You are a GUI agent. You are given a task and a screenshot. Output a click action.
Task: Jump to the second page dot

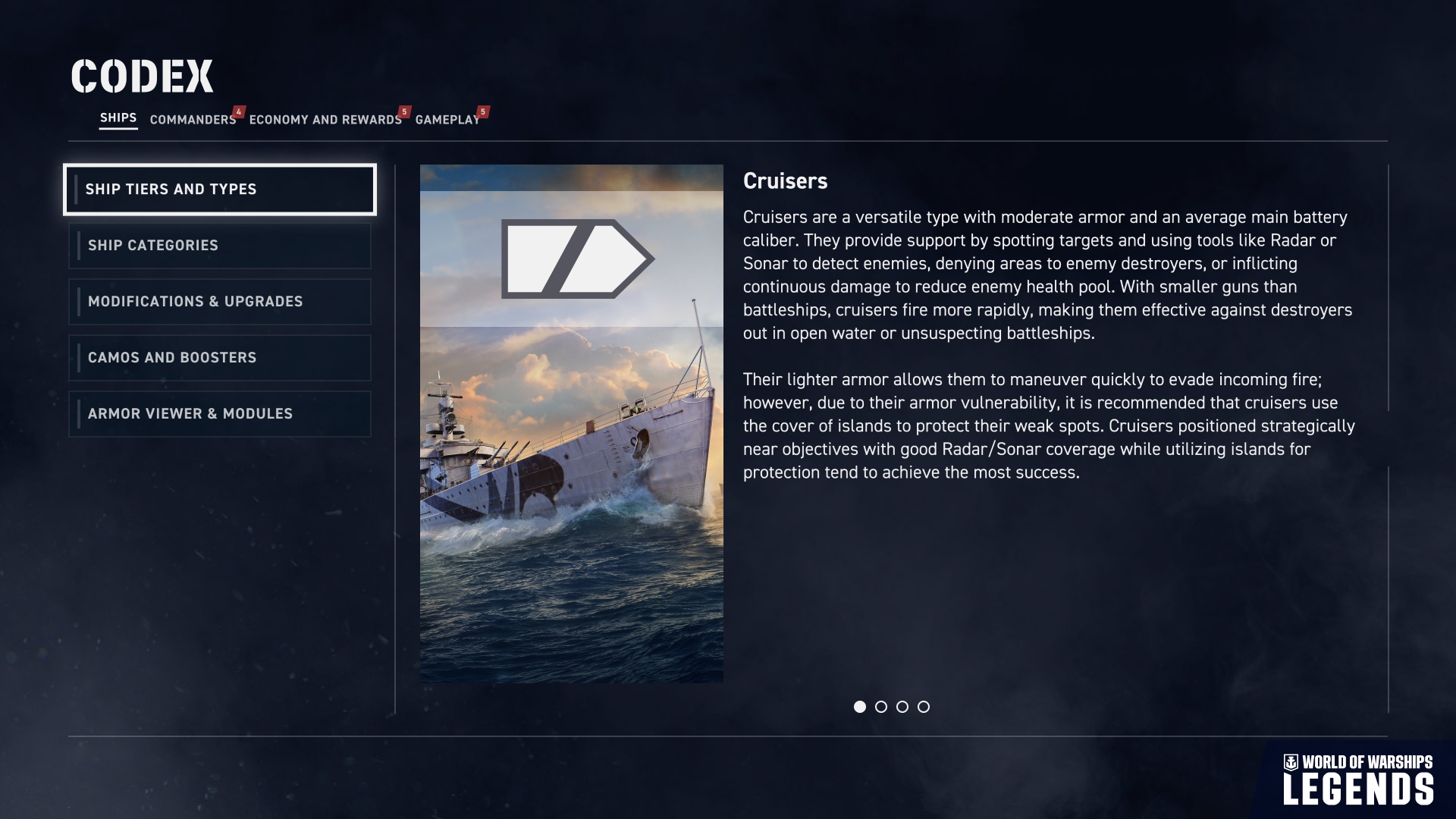point(881,707)
